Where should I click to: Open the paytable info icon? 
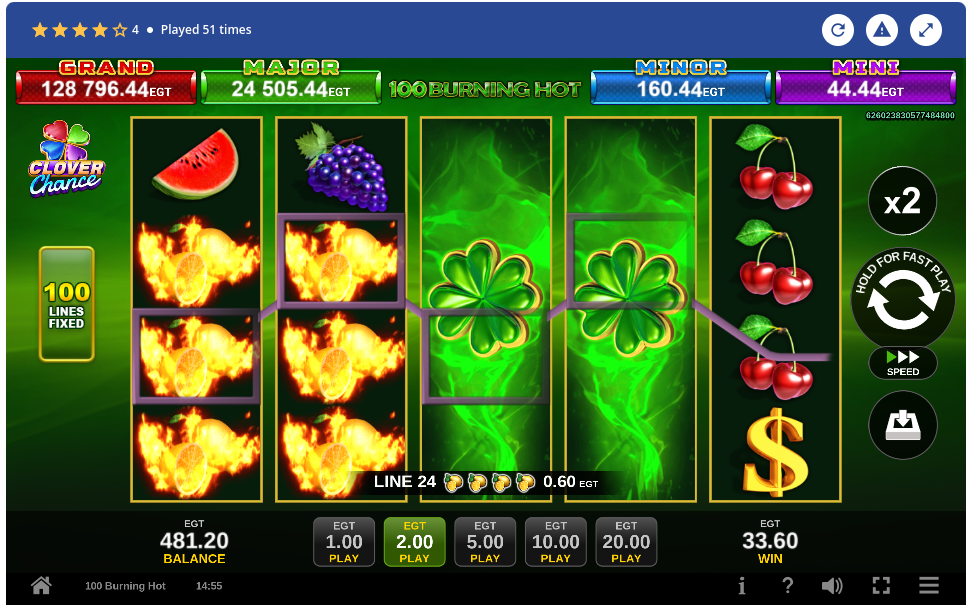tap(741, 586)
